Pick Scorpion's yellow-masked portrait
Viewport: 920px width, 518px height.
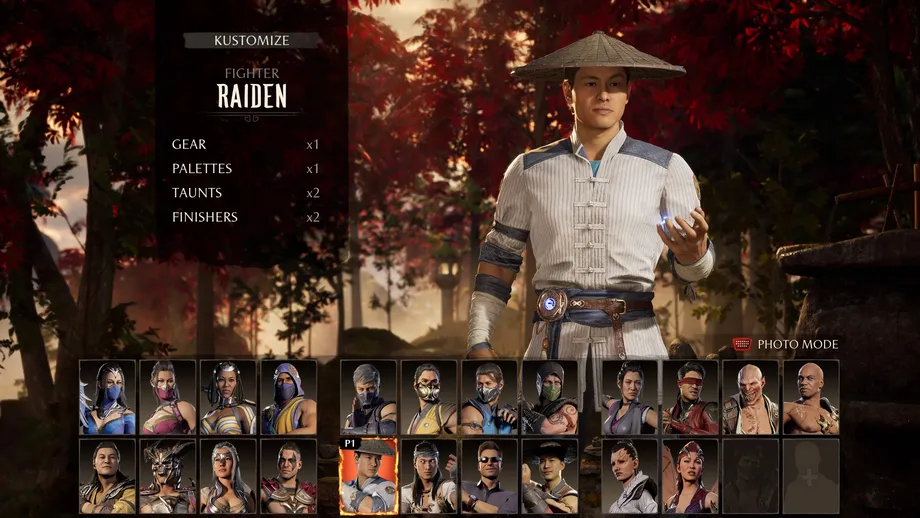pos(429,397)
